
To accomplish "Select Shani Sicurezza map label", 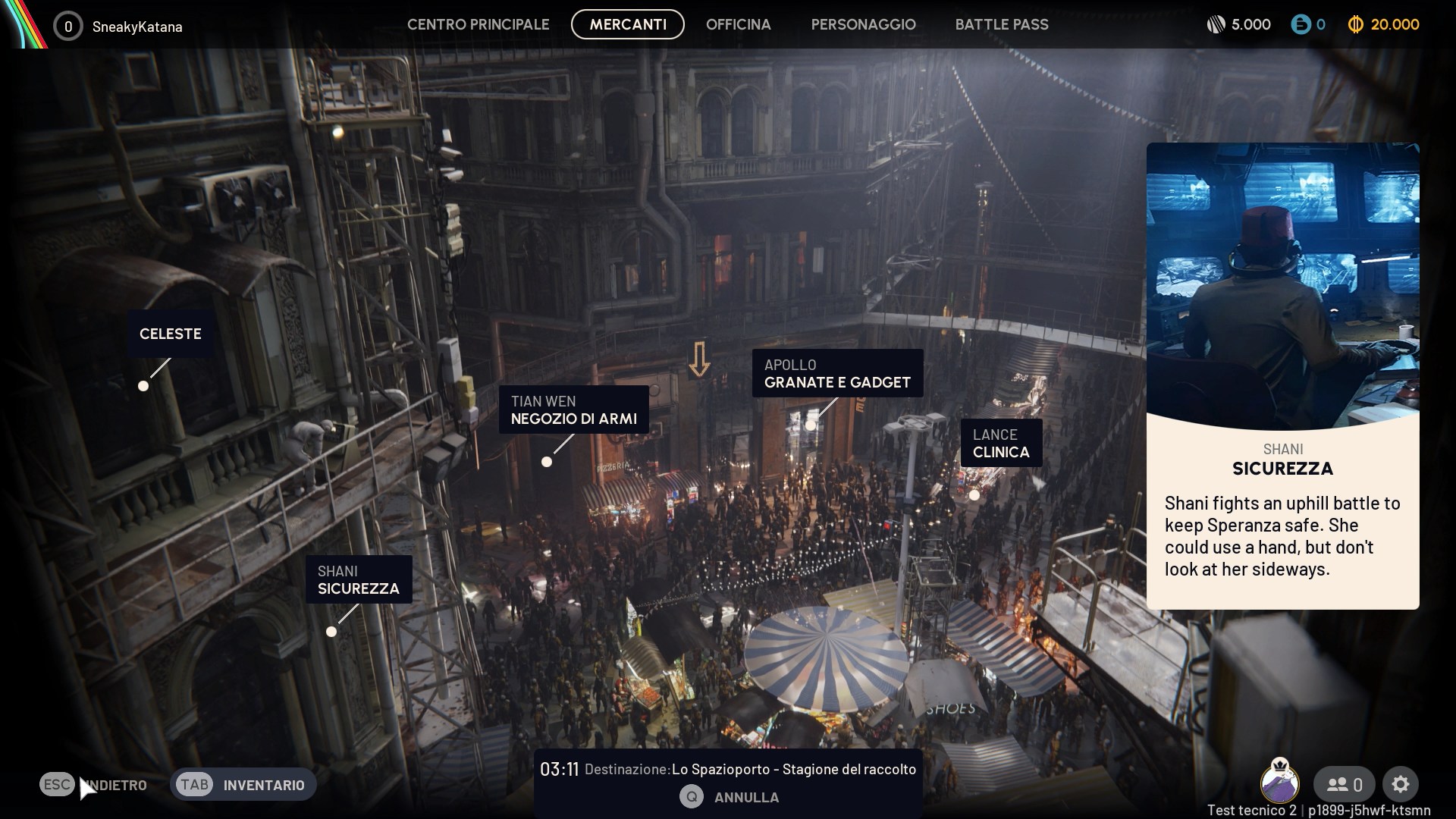I will [x=358, y=580].
